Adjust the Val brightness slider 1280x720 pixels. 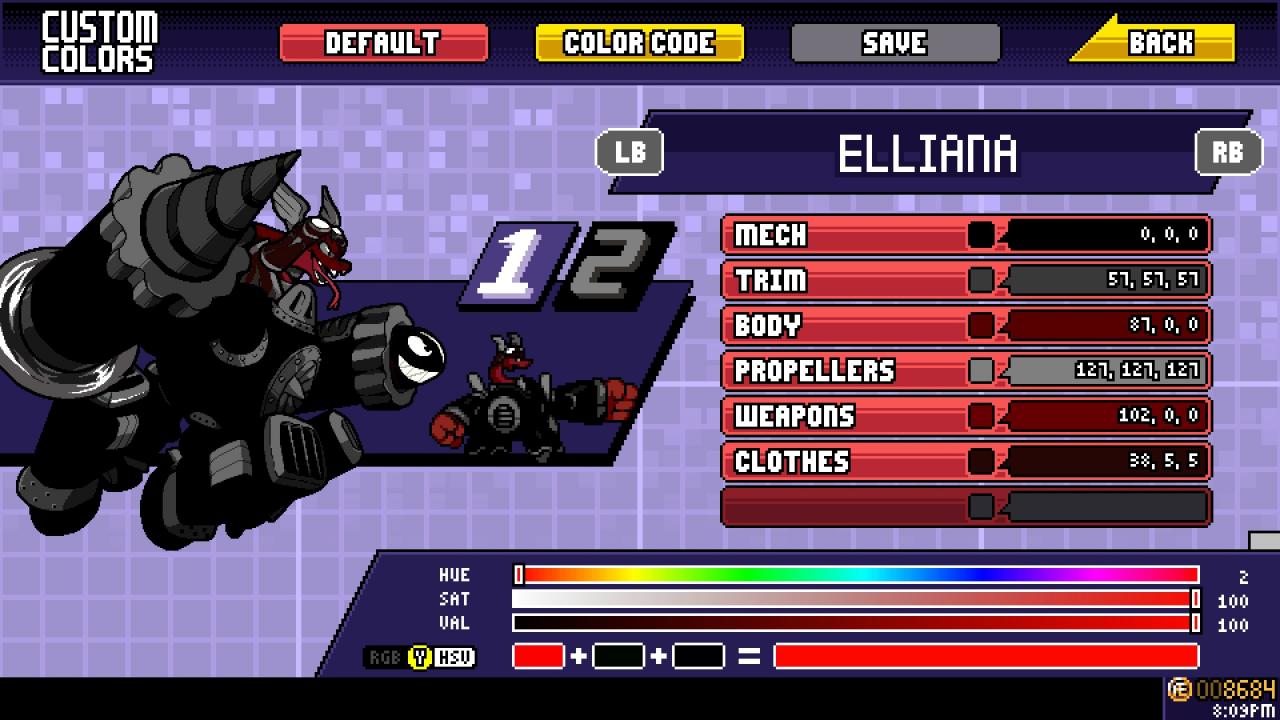[857, 623]
